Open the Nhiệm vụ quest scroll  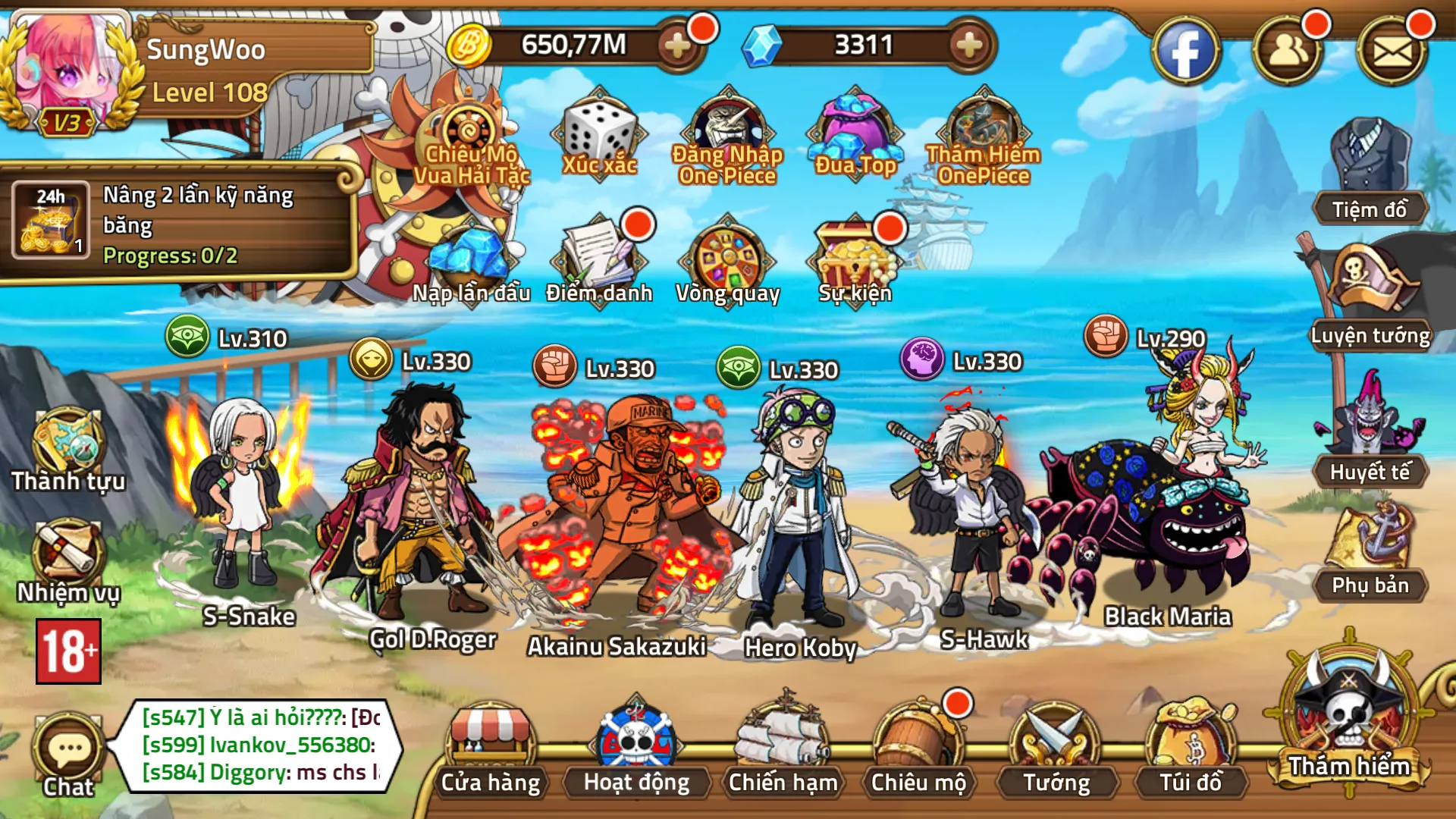pyautogui.click(x=68, y=561)
